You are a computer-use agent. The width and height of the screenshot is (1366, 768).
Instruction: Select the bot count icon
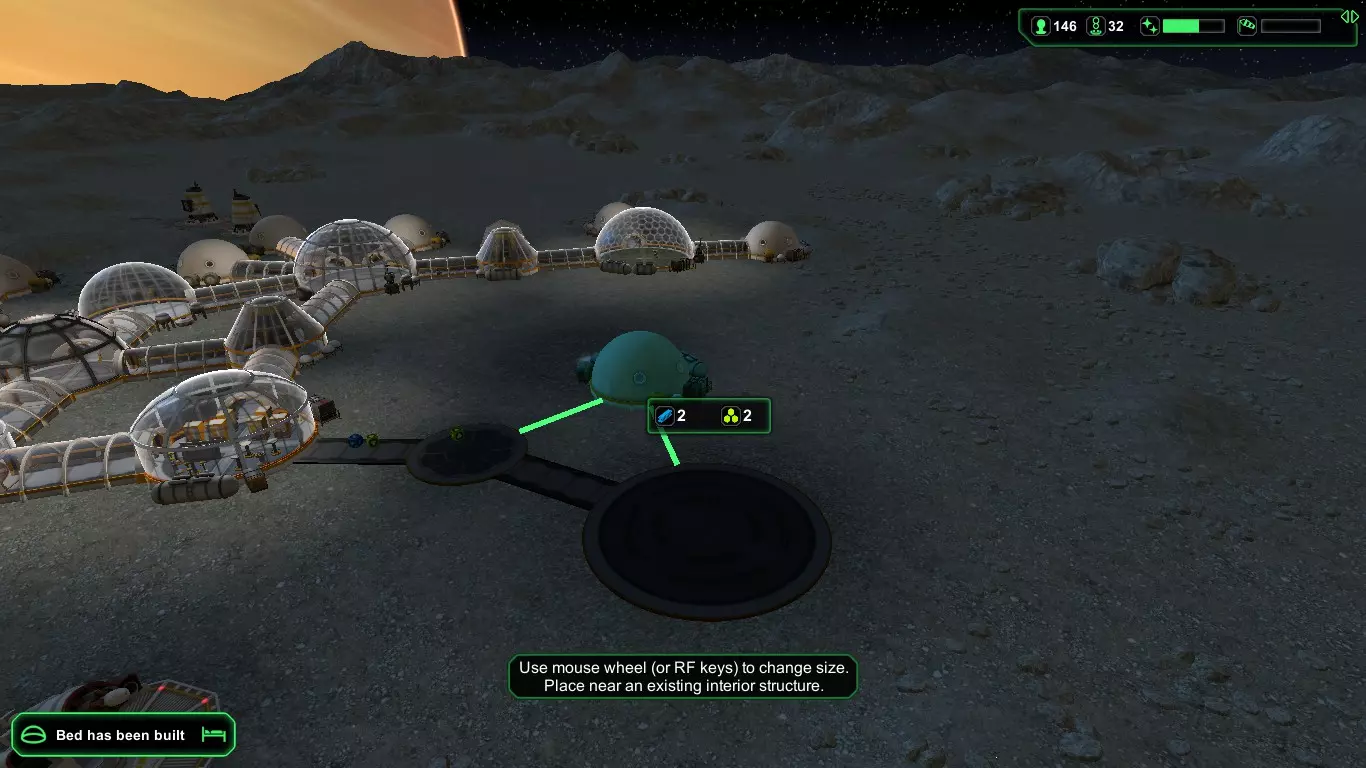click(x=1095, y=26)
